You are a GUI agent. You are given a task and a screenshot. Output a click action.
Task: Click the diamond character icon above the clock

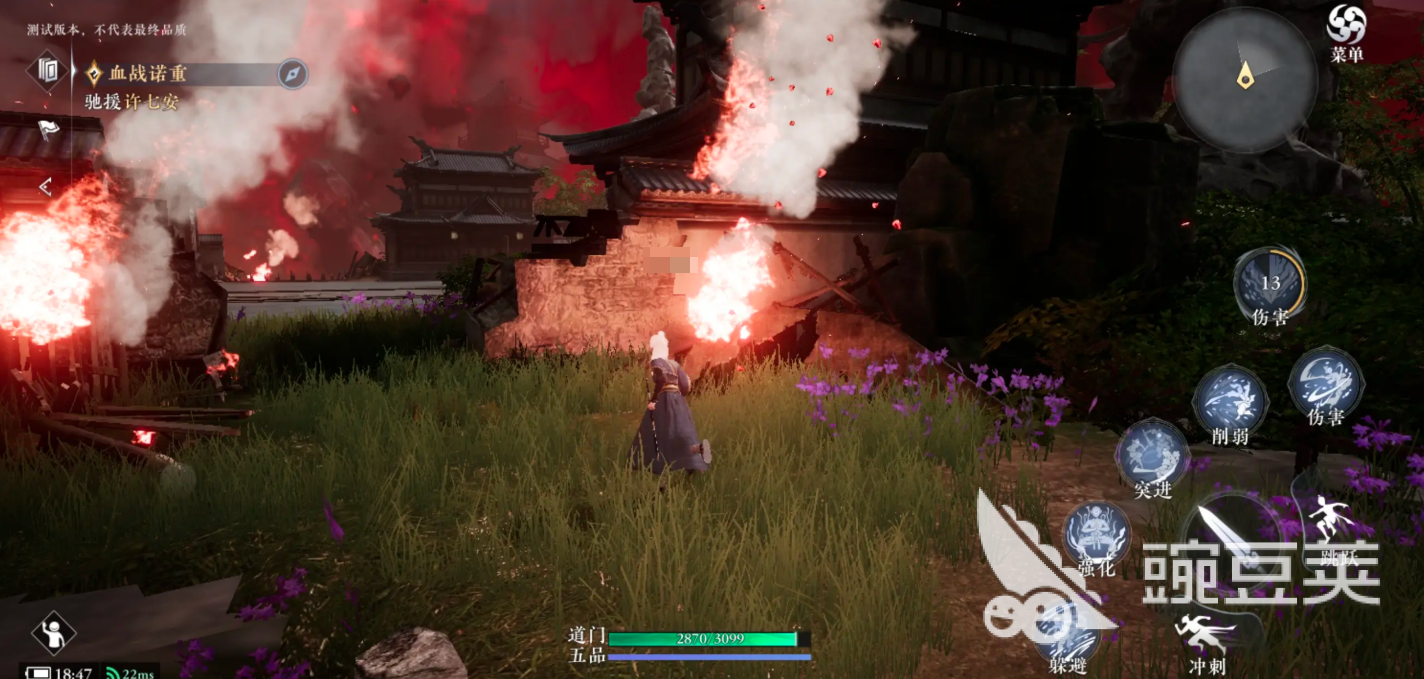(53, 632)
